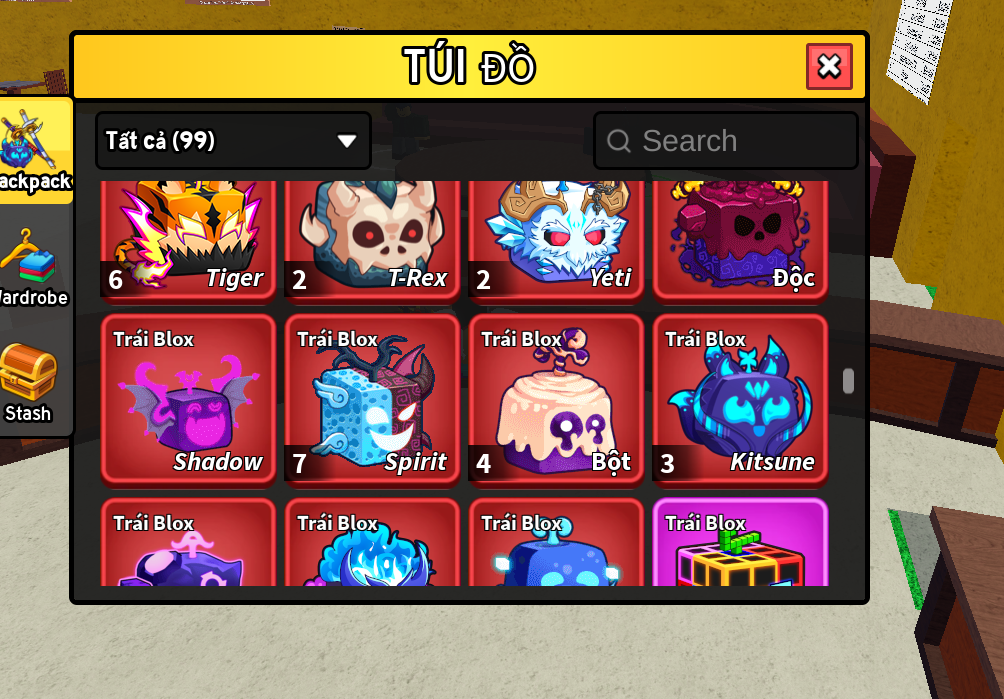Screen dimensions: 1004x699
Task: Close the Túi Đồ inventory window
Action: click(x=829, y=67)
